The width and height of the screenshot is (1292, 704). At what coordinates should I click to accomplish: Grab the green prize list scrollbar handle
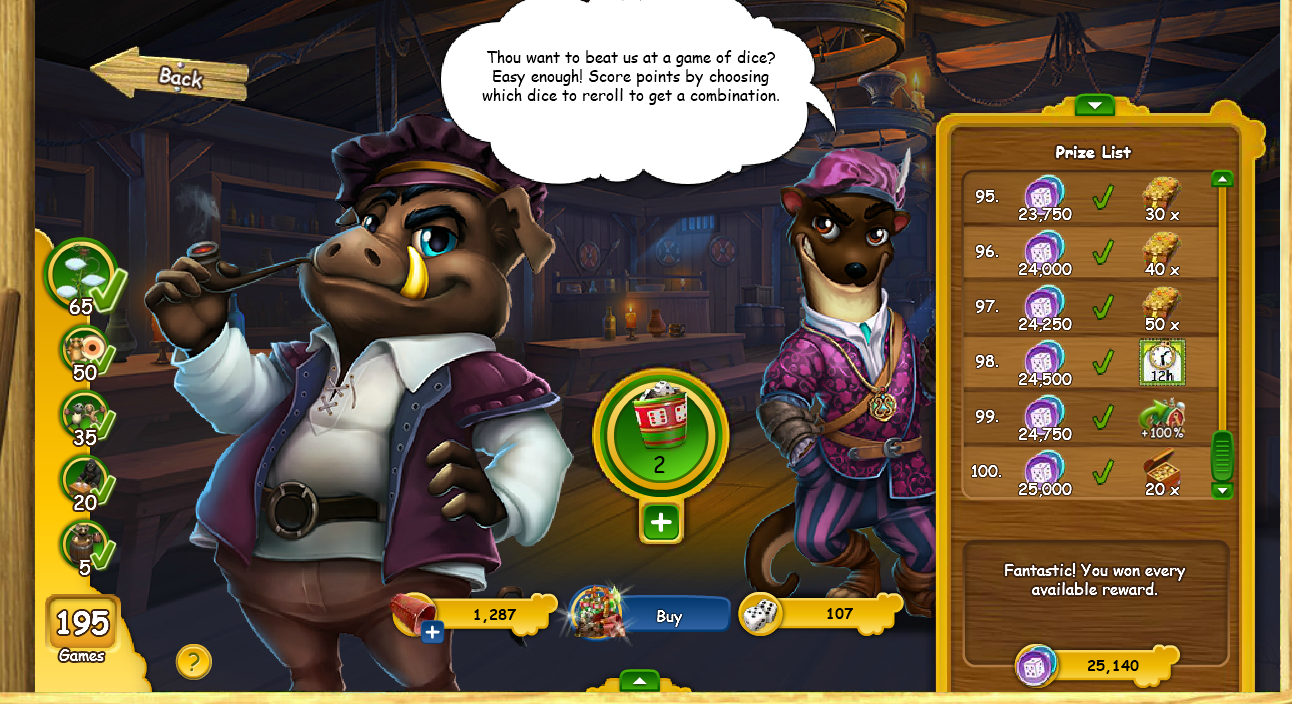click(1222, 456)
